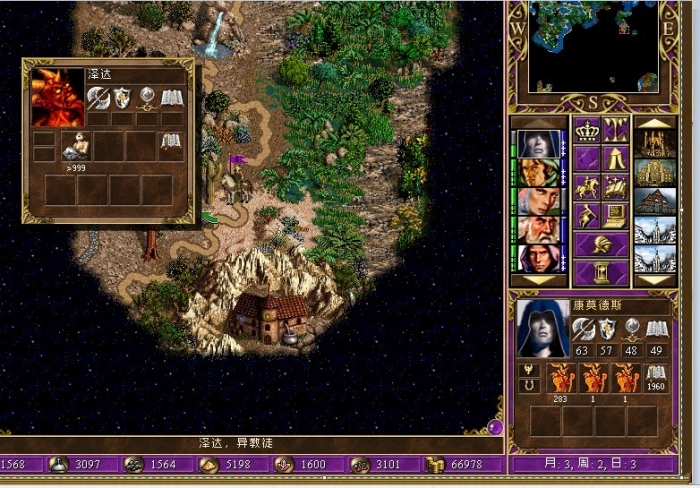
Task: Click the town list's down arrow
Action: (x=654, y=280)
